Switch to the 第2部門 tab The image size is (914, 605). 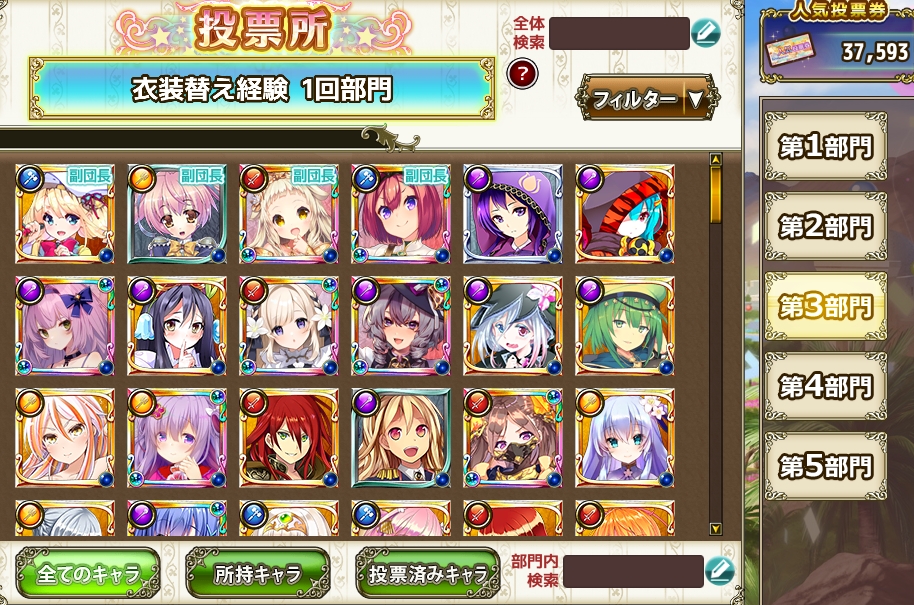pos(824,226)
